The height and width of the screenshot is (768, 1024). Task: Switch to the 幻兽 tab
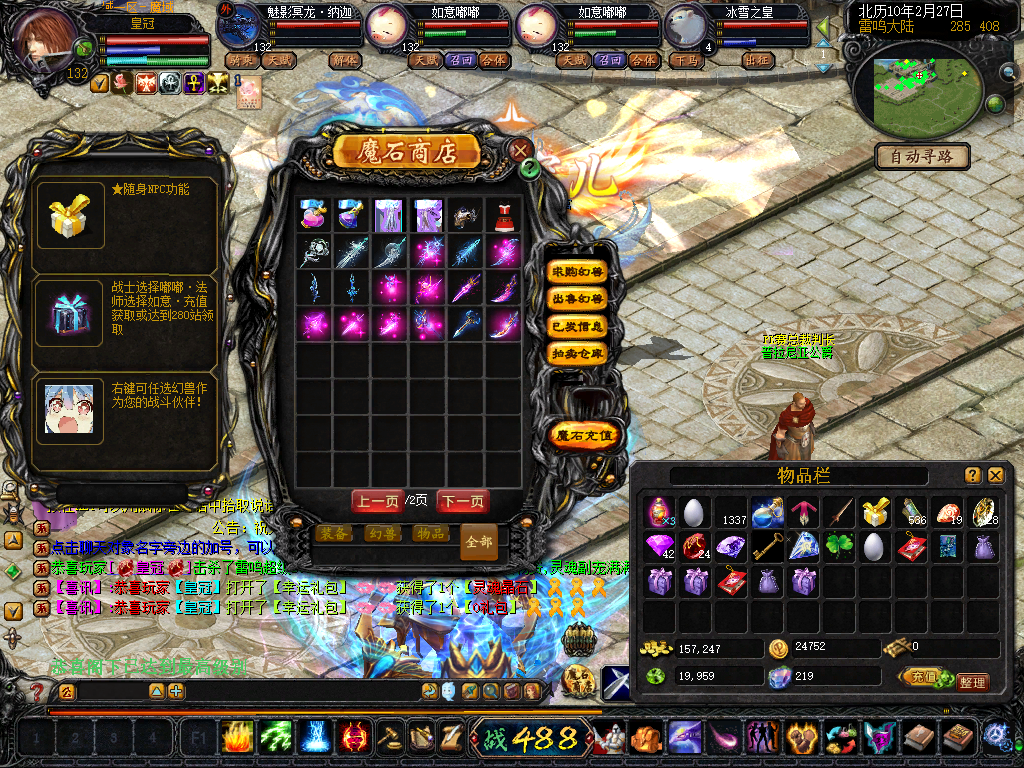pos(381,533)
